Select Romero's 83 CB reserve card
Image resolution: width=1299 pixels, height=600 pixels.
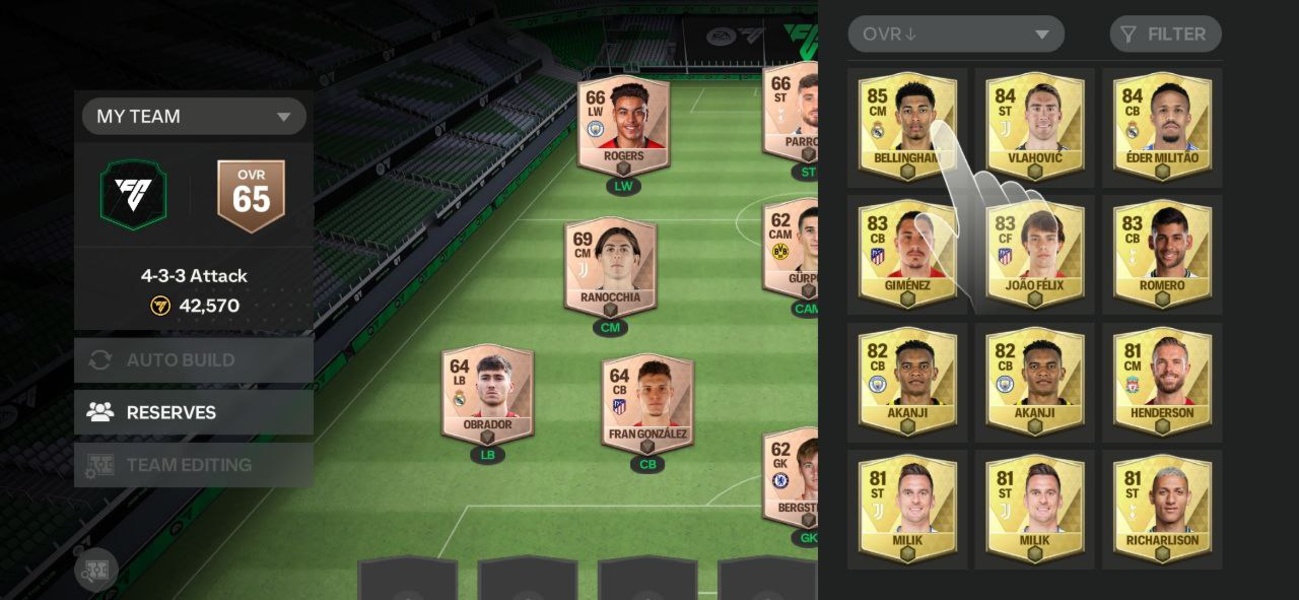click(x=1161, y=253)
